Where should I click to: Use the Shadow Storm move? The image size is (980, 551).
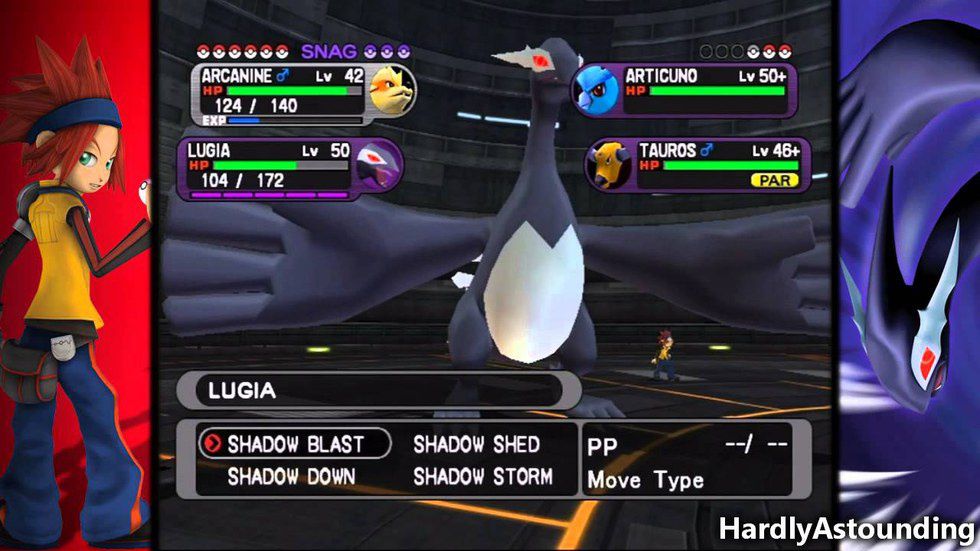[483, 477]
